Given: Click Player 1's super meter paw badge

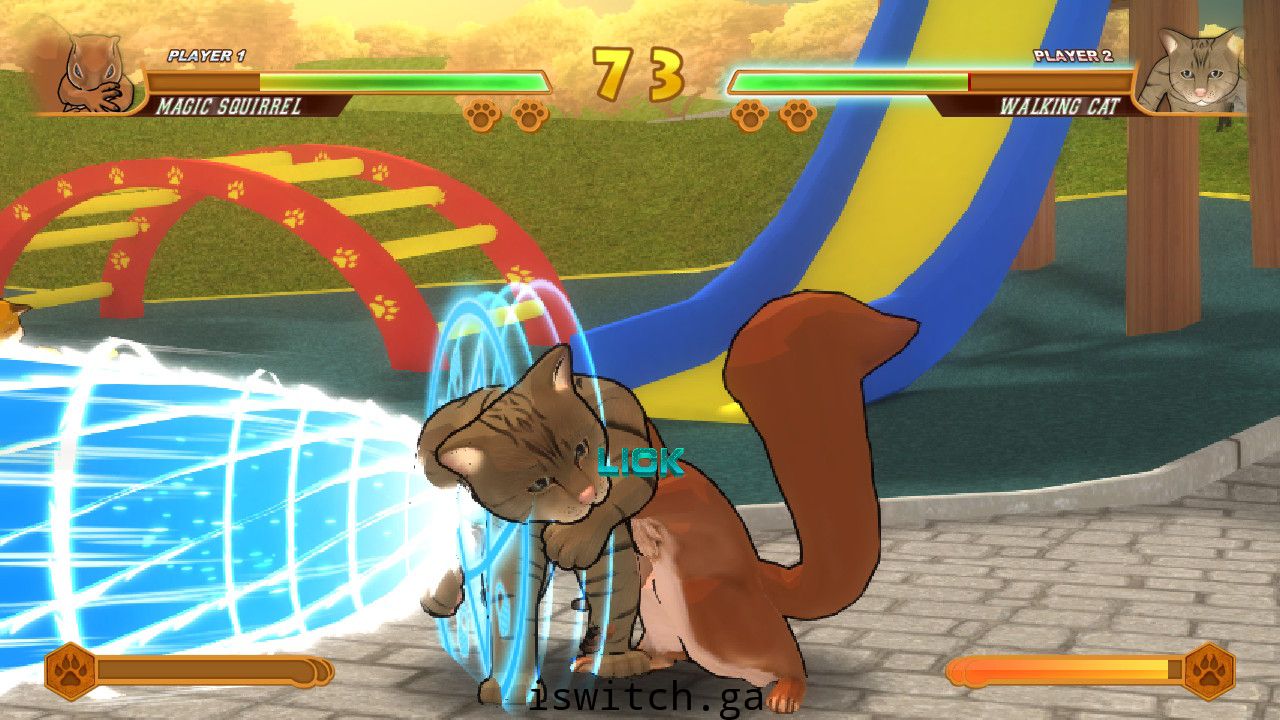Looking at the screenshot, I should pyautogui.click(x=70, y=671).
